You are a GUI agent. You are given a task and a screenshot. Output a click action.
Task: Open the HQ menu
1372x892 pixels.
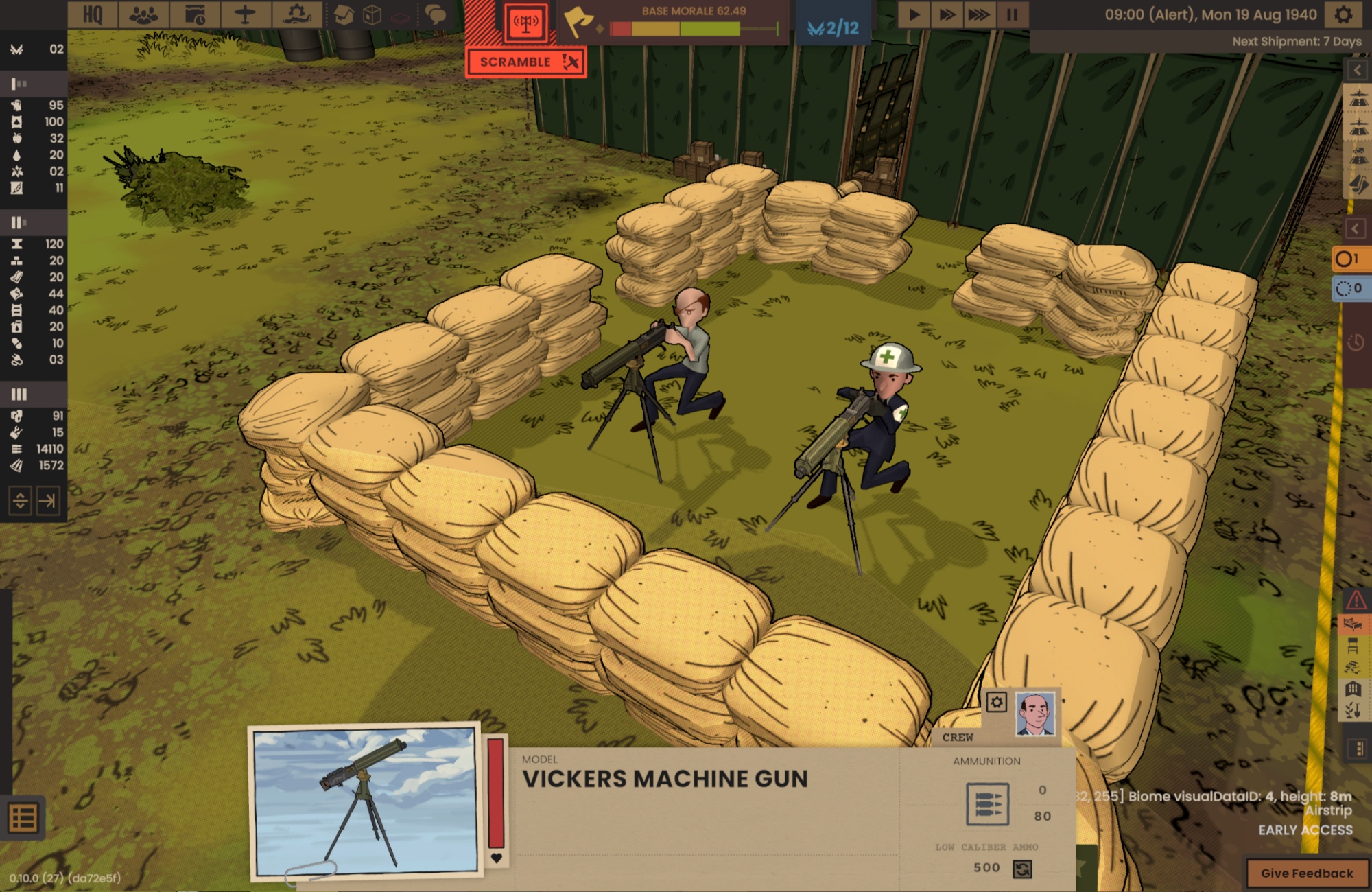click(93, 14)
